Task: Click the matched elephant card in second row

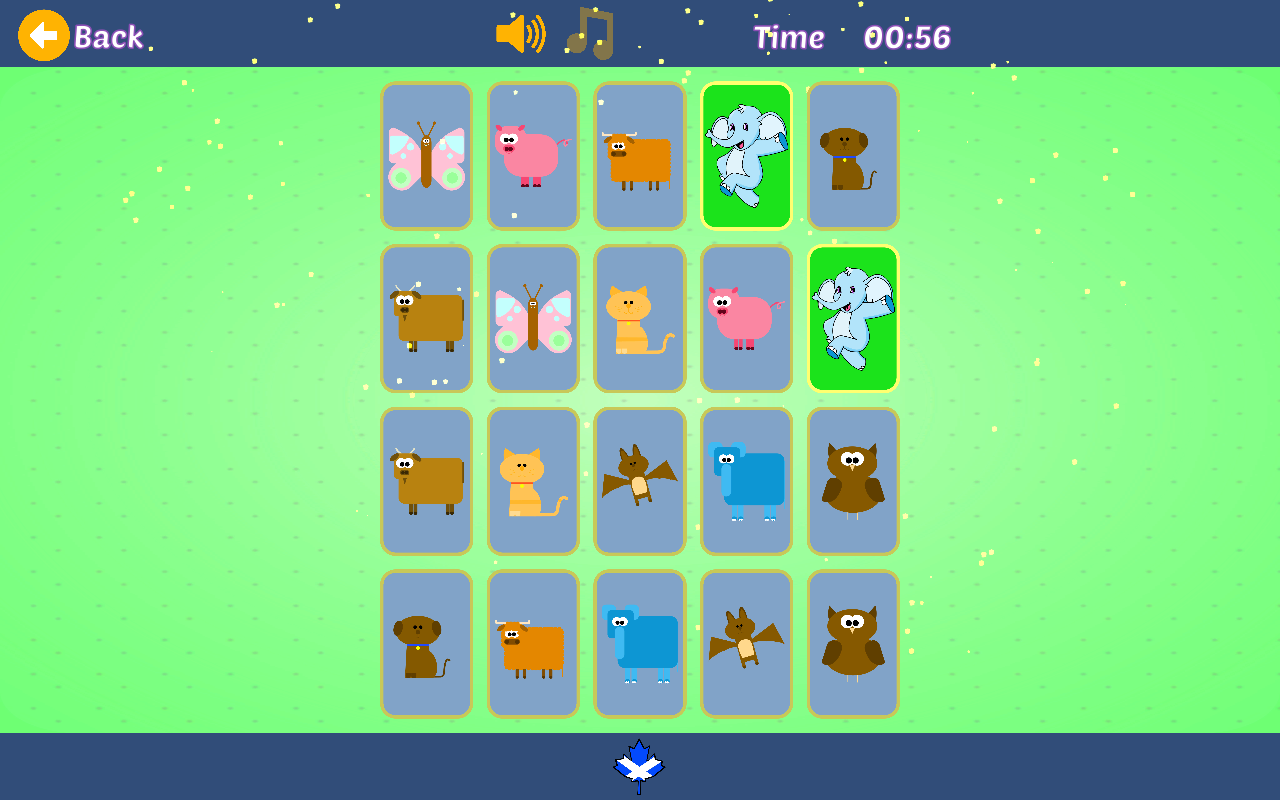Action: (x=852, y=318)
